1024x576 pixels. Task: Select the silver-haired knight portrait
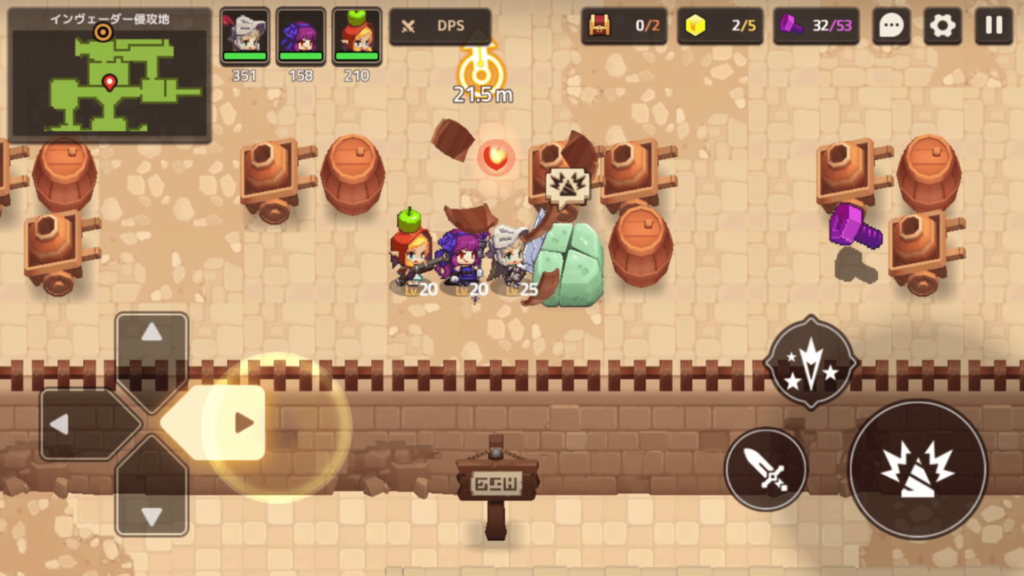pyautogui.click(x=244, y=36)
